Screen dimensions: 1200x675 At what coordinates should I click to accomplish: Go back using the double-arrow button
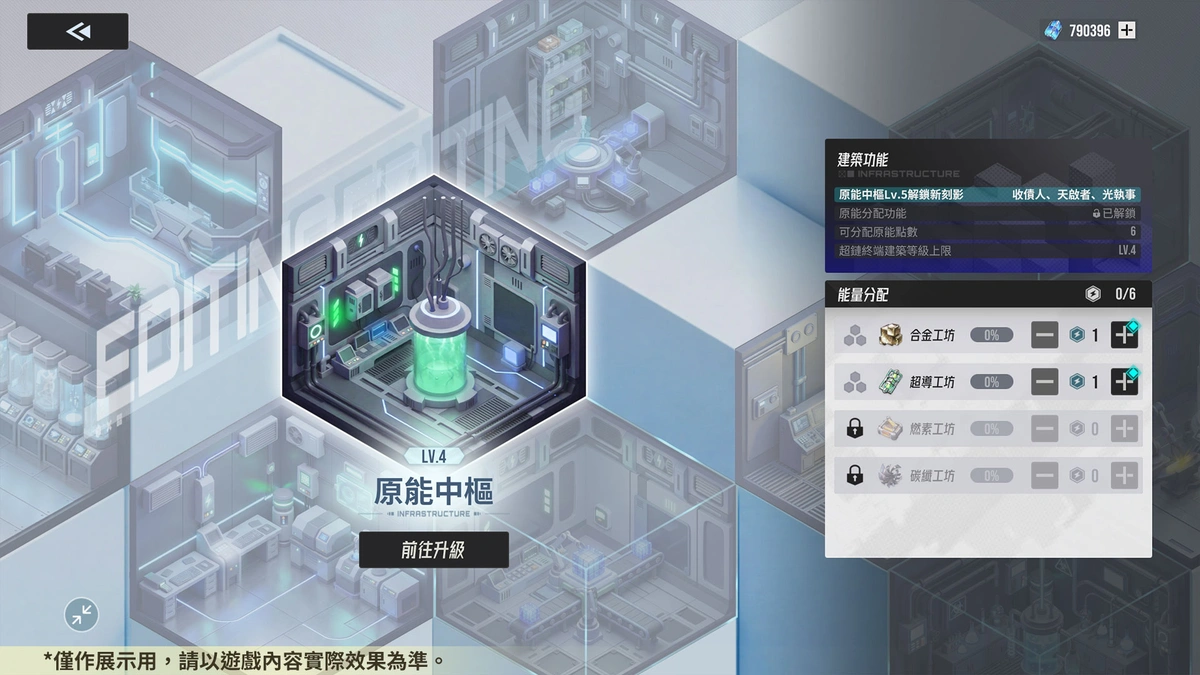(x=78, y=31)
